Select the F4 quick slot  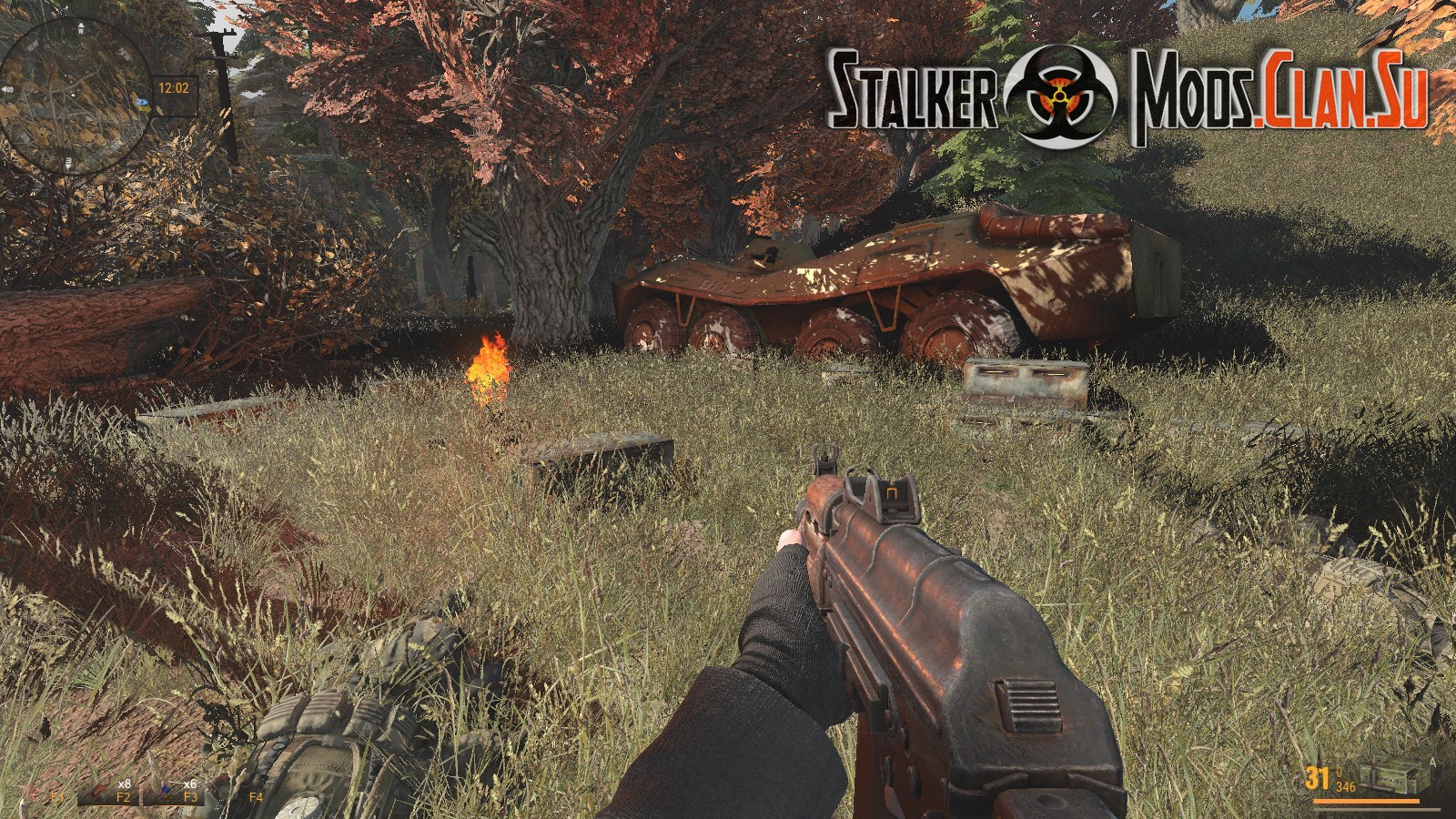pyautogui.click(x=256, y=796)
